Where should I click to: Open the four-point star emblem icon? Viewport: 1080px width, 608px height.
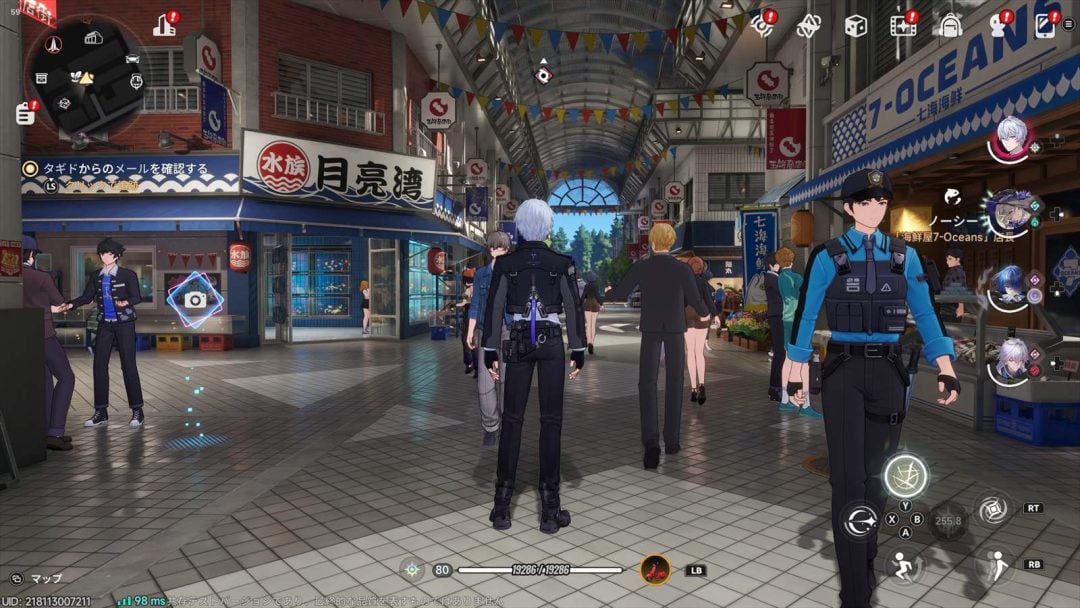(x=809, y=26)
